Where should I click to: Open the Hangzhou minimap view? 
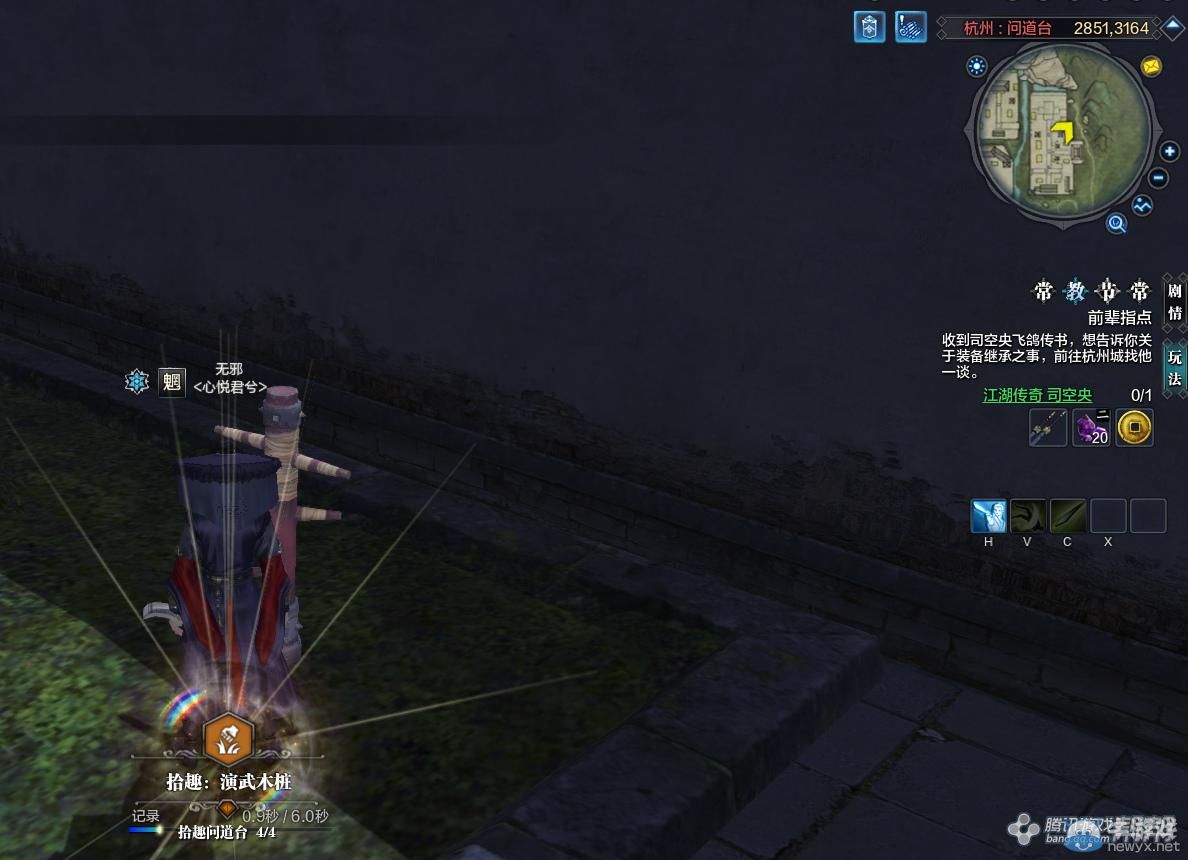coord(1063,137)
